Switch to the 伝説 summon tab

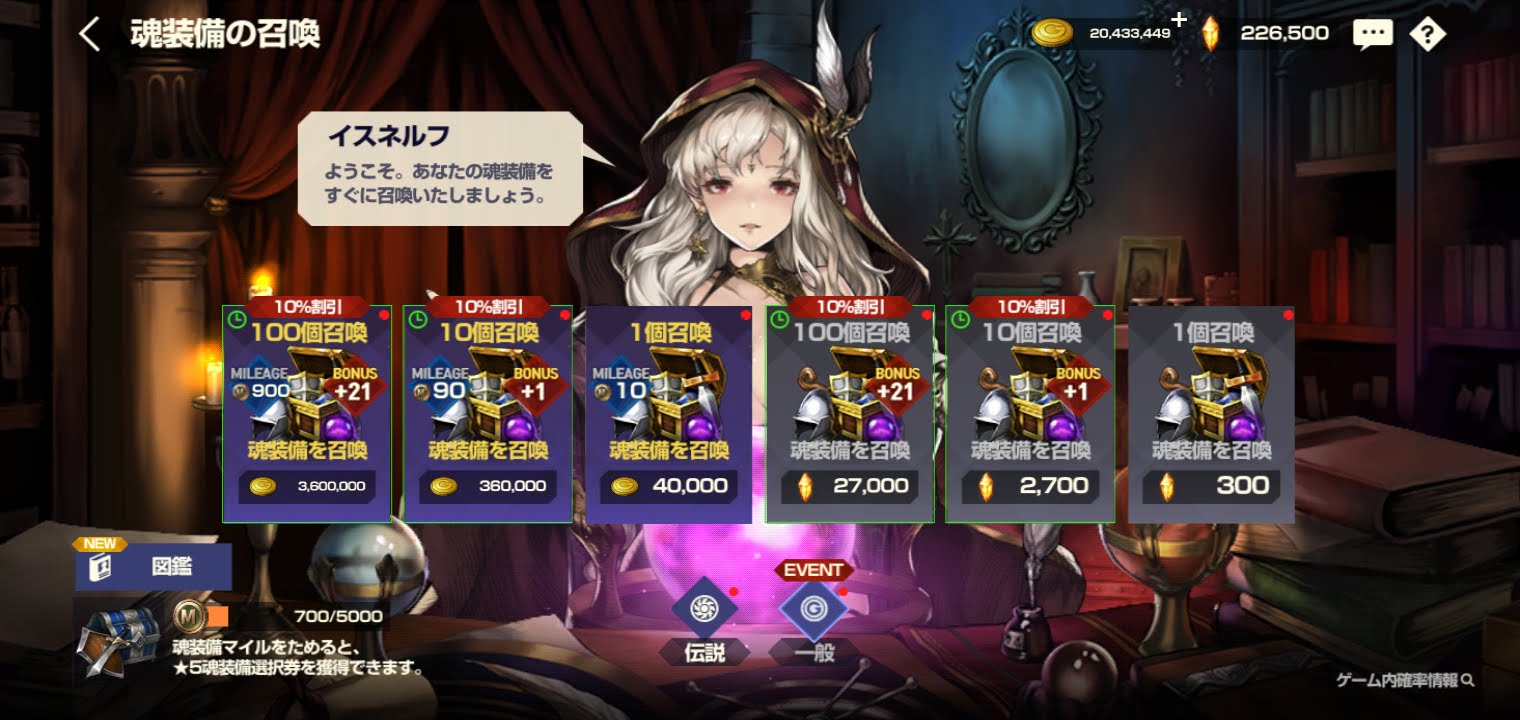(707, 650)
